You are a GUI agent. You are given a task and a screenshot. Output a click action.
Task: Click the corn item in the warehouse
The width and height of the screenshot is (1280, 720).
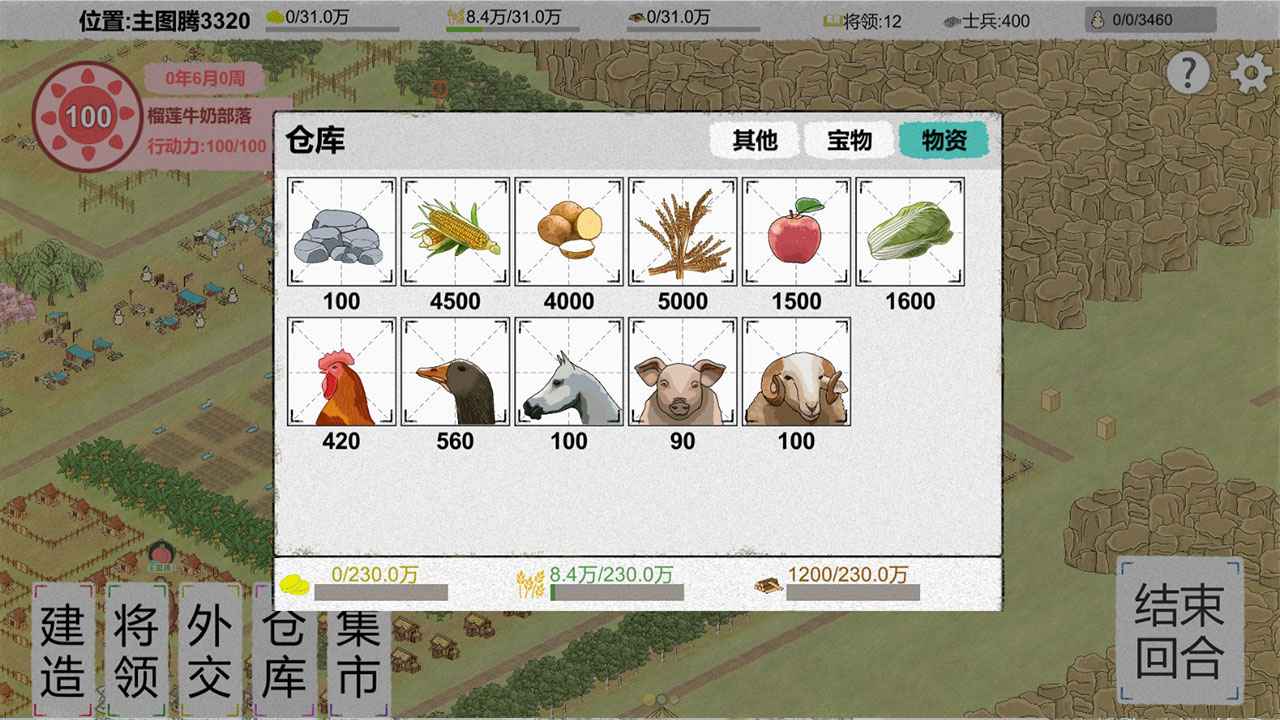click(455, 231)
